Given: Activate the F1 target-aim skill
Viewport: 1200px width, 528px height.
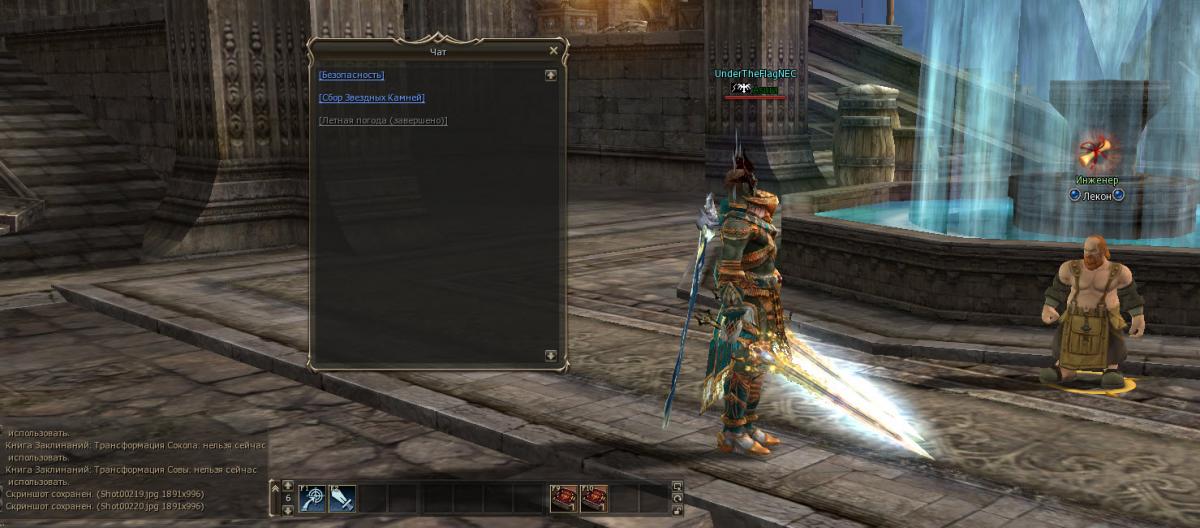Looking at the screenshot, I should click(312, 497).
